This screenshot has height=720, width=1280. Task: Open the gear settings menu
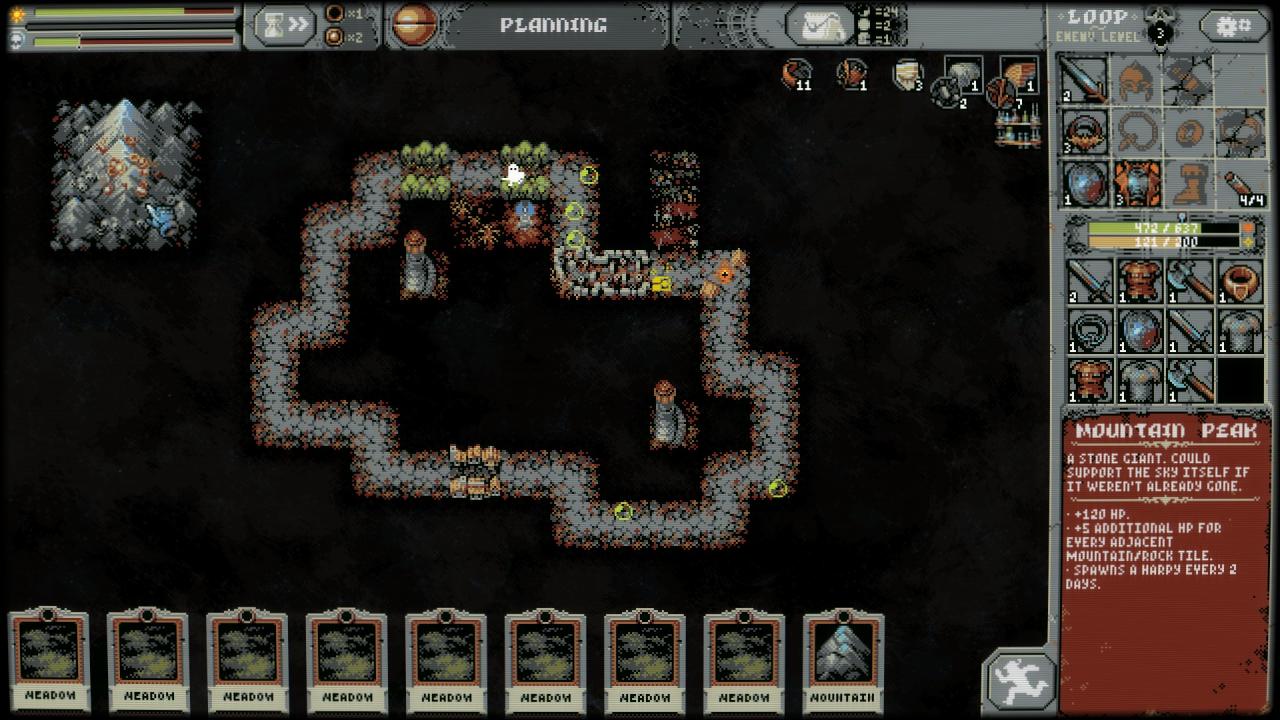click(x=1234, y=26)
